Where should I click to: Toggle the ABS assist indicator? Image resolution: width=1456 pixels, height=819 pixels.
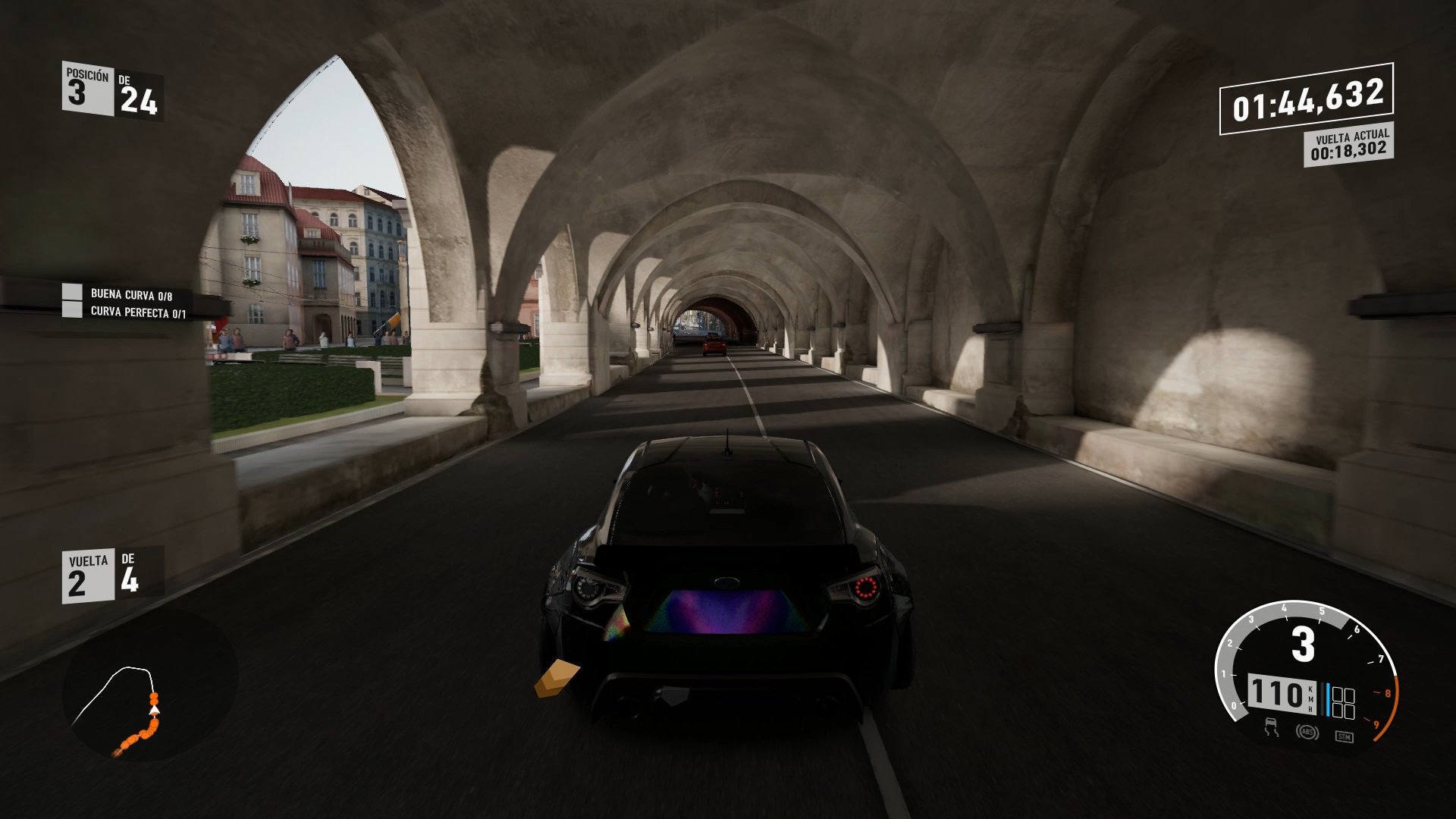click(x=1308, y=732)
